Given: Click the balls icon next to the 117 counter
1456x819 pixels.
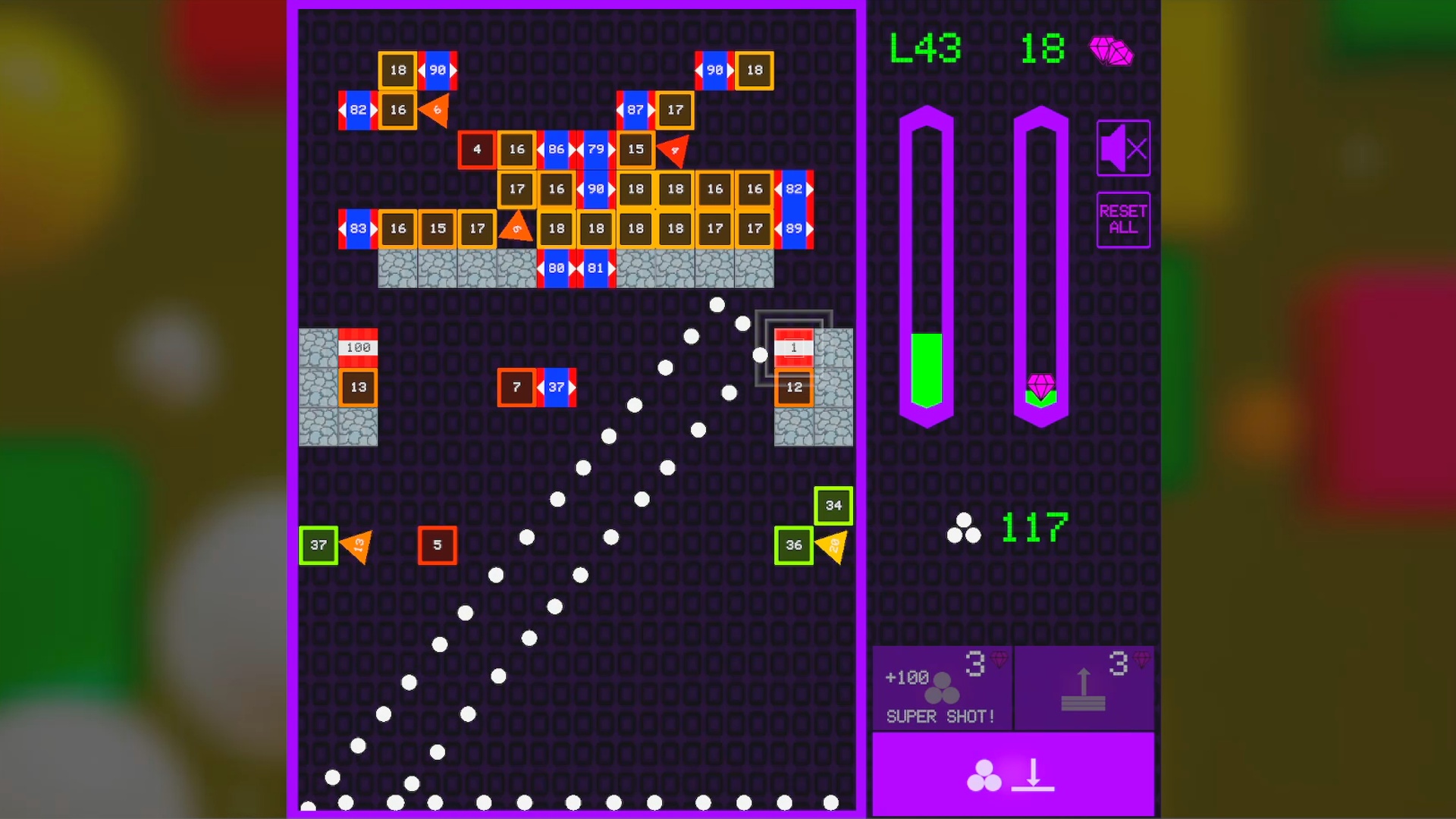Looking at the screenshot, I should point(965,527).
